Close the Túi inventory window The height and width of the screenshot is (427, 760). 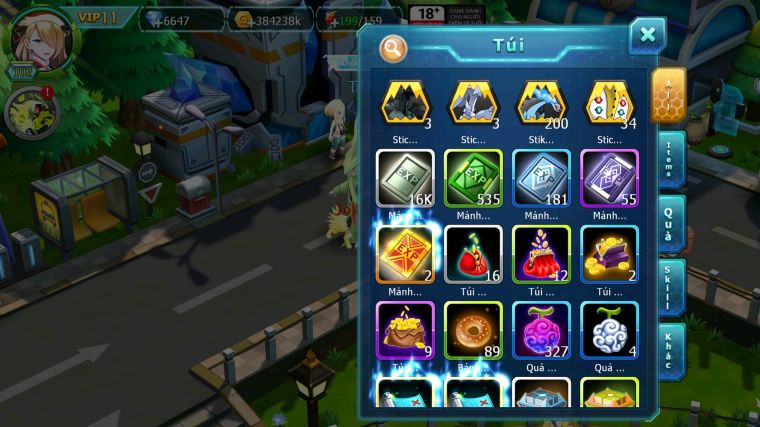coord(647,35)
